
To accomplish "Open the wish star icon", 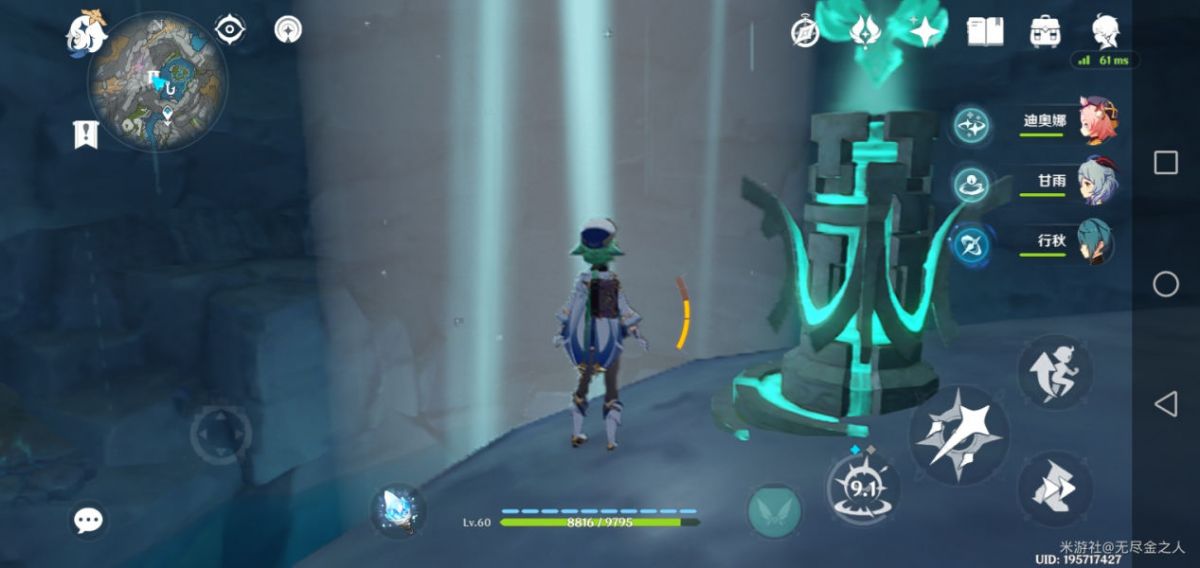I will [x=925, y=31].
